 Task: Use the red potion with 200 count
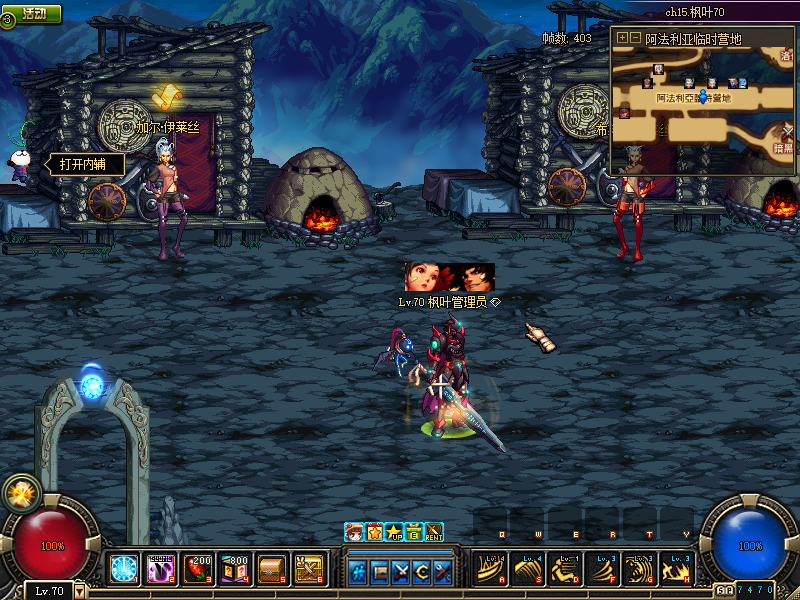[x=198, y=569]
